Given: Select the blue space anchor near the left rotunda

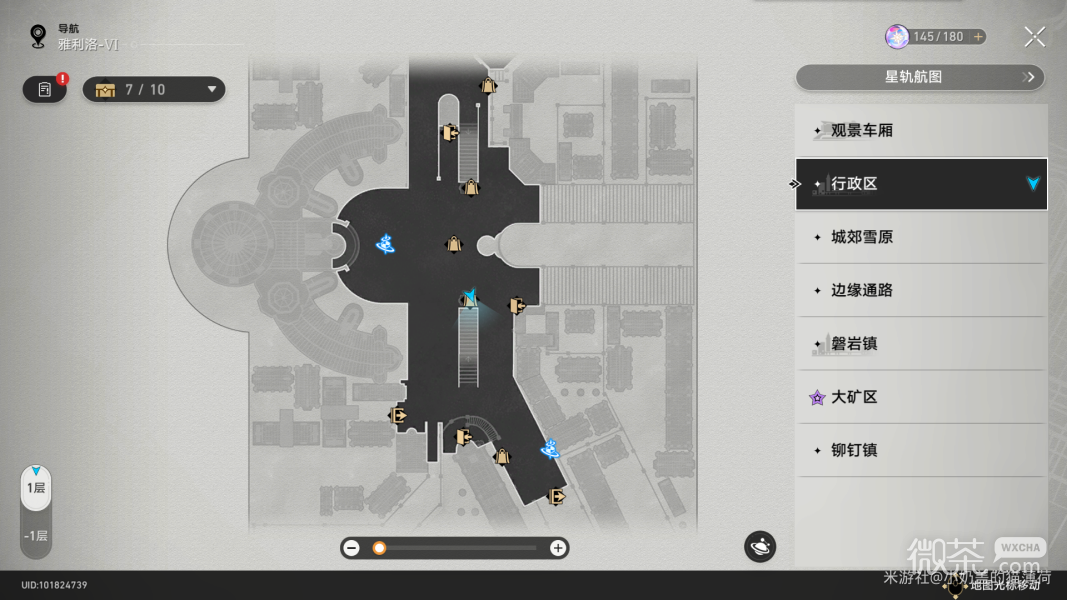Looking at the screenshot, I should (x=385, y=243).
